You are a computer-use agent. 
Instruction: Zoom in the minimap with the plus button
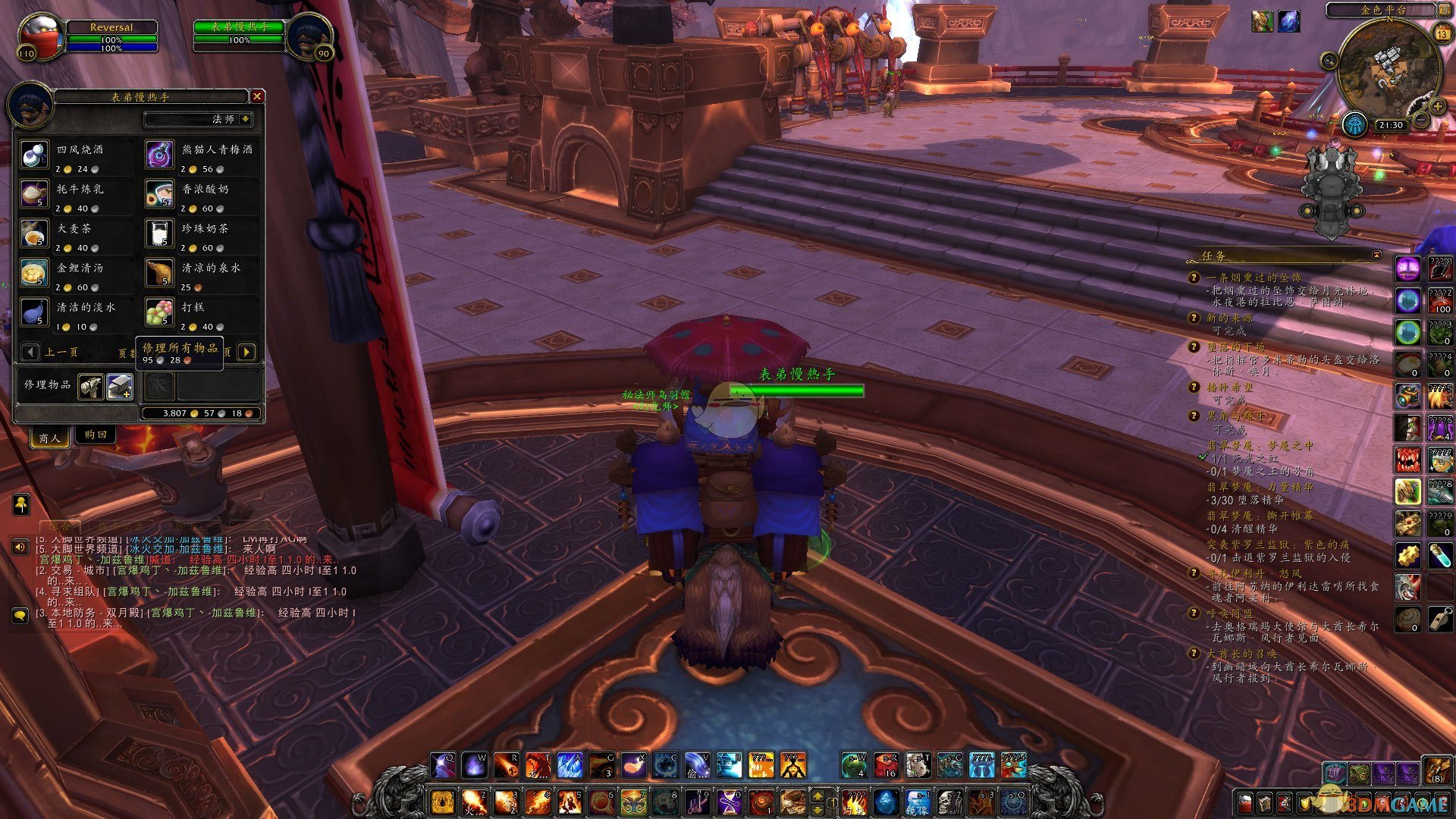coord(1437,107)
